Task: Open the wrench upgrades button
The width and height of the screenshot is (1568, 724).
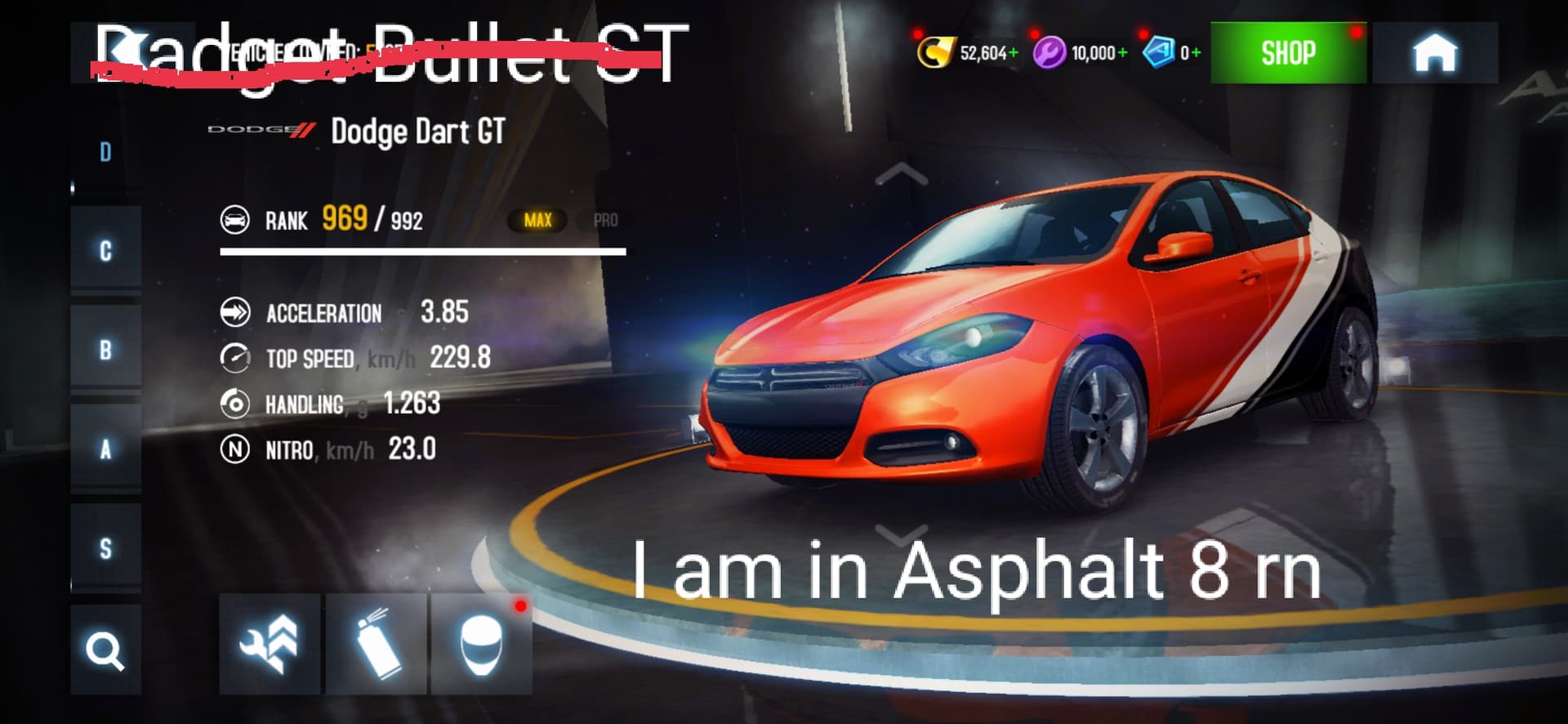Action: coord(269,644)
